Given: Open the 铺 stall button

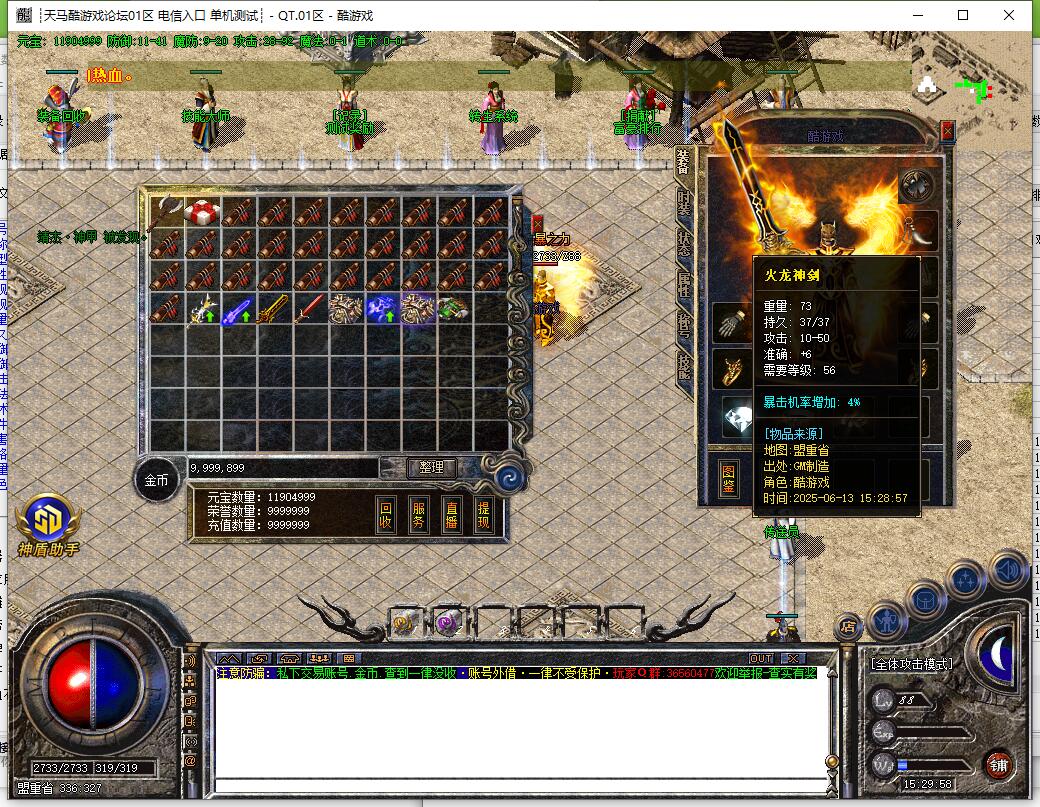Looking at the screenshot, I should point(998,765).
